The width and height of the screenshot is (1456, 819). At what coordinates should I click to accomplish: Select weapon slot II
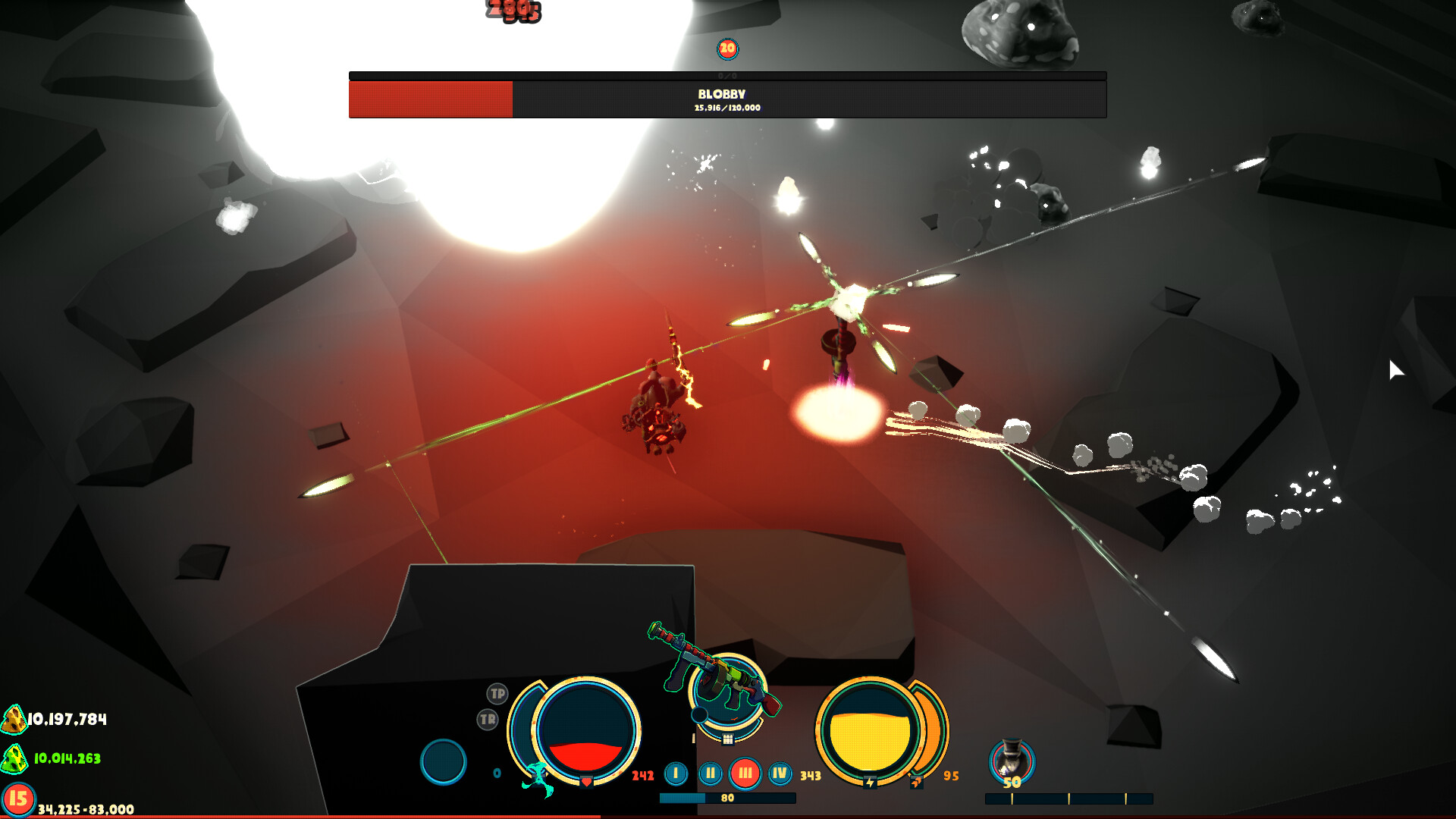pyautogui.click(x=711, y=771)
